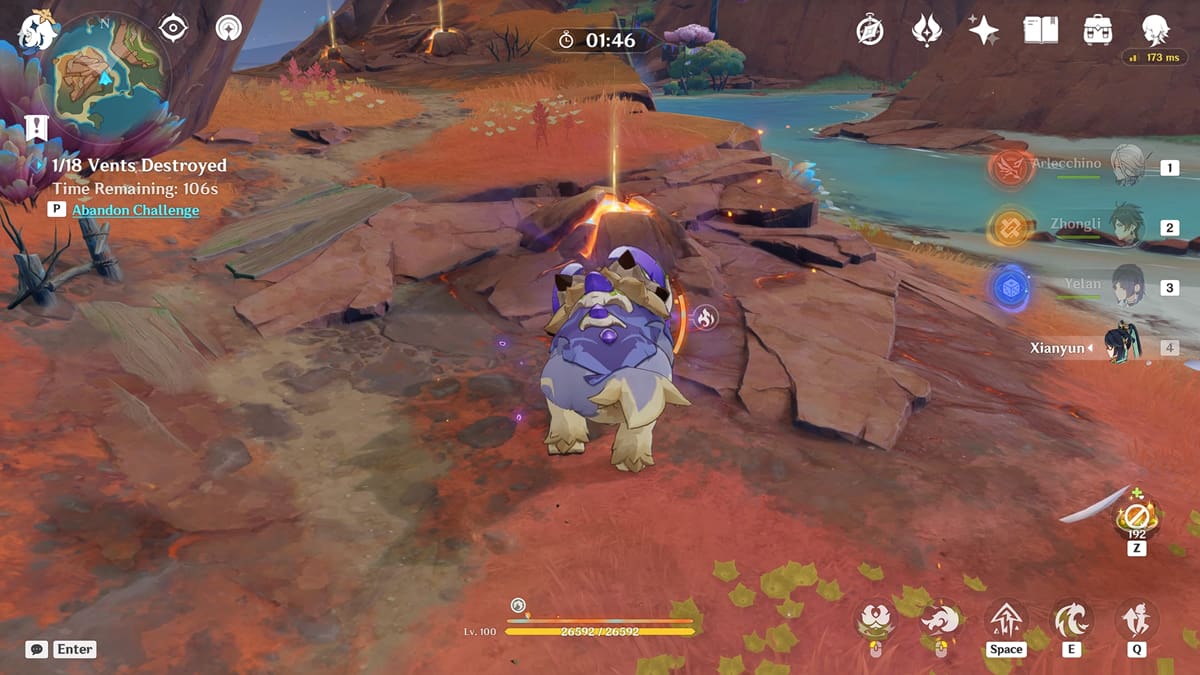
Task: Switch to Yelan in party list
Action: coord(1129,286)
